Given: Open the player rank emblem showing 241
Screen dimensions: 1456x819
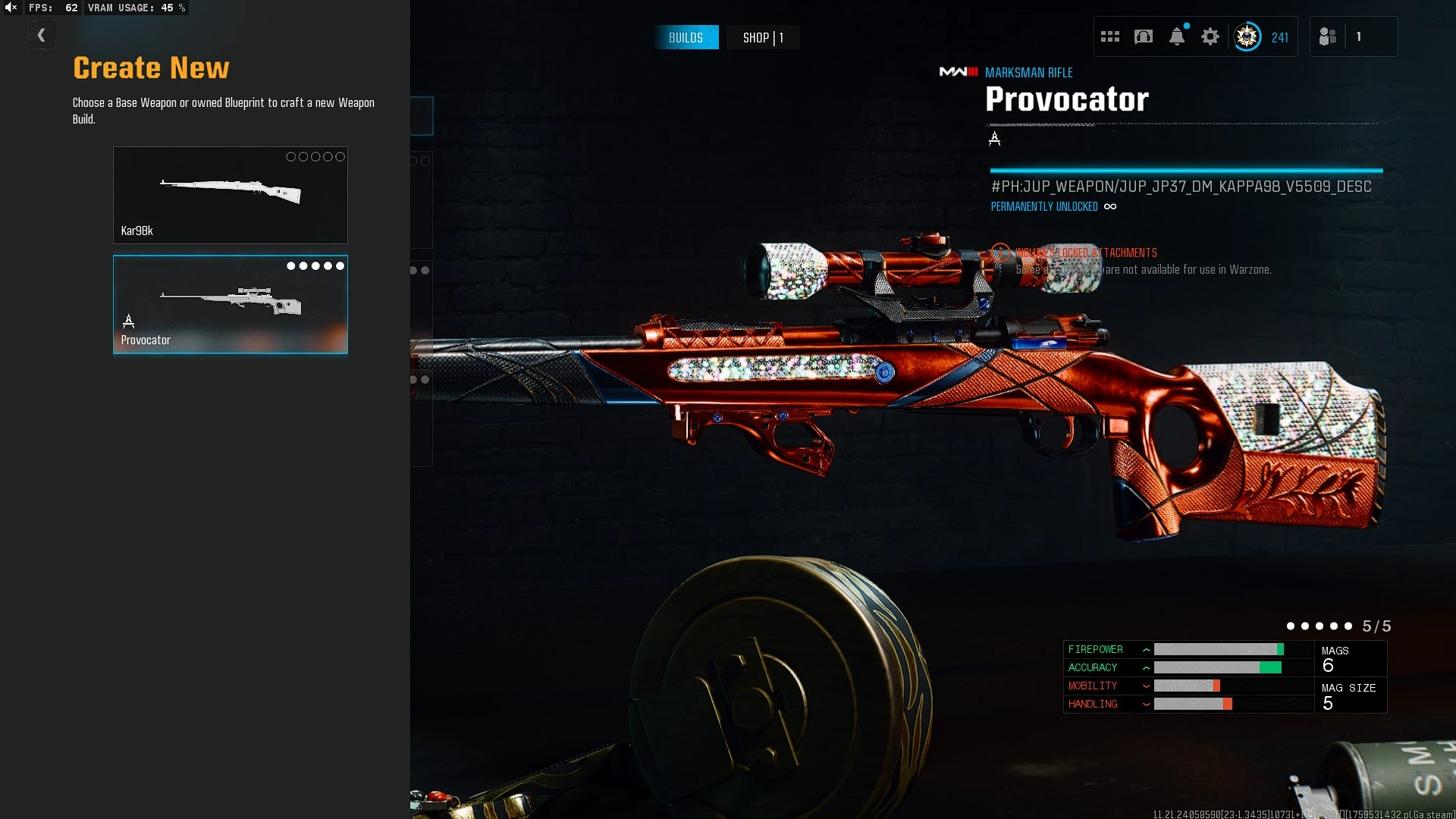Looking at the screenshot, I should coord(1247,36).
